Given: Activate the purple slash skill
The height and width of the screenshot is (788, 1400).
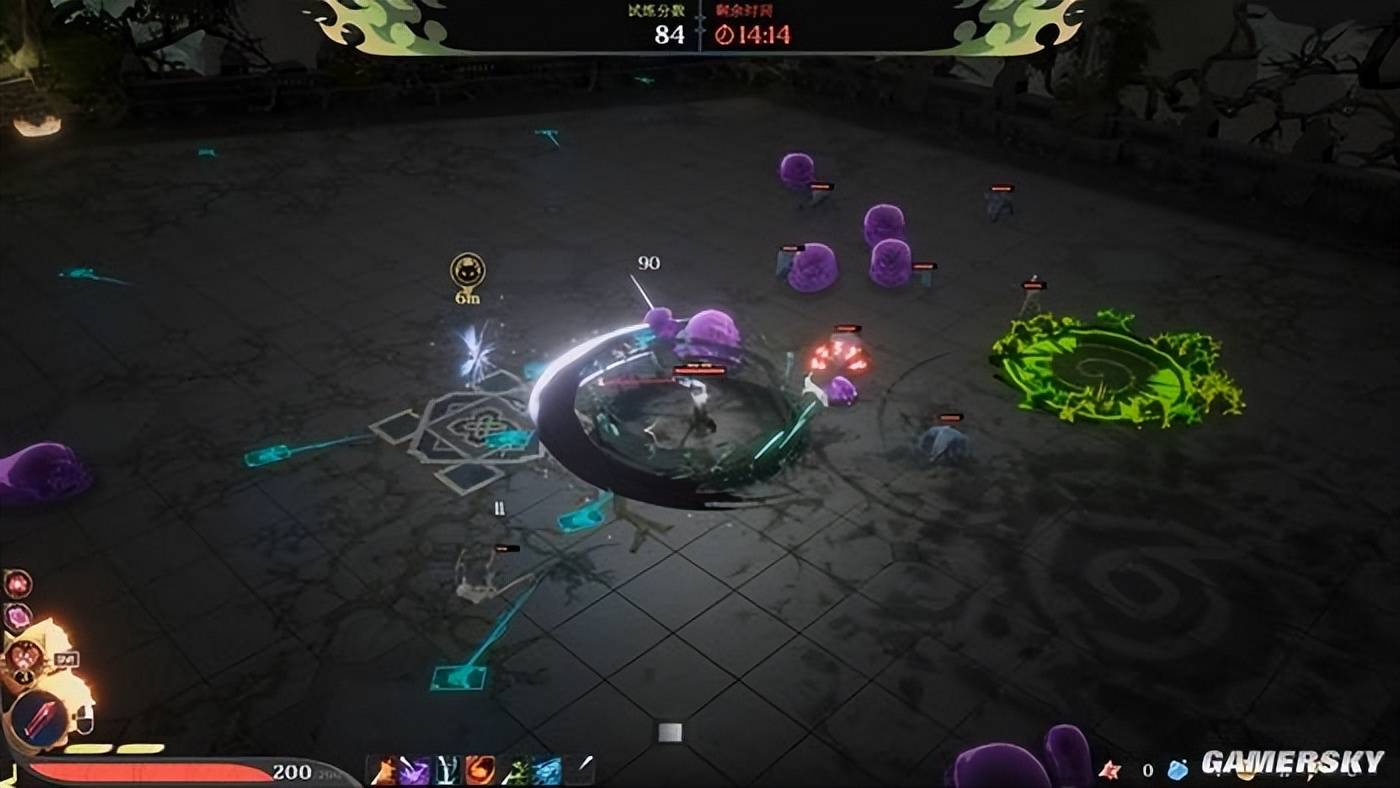Looking at the screenshot, I should [x=414, y=771].
